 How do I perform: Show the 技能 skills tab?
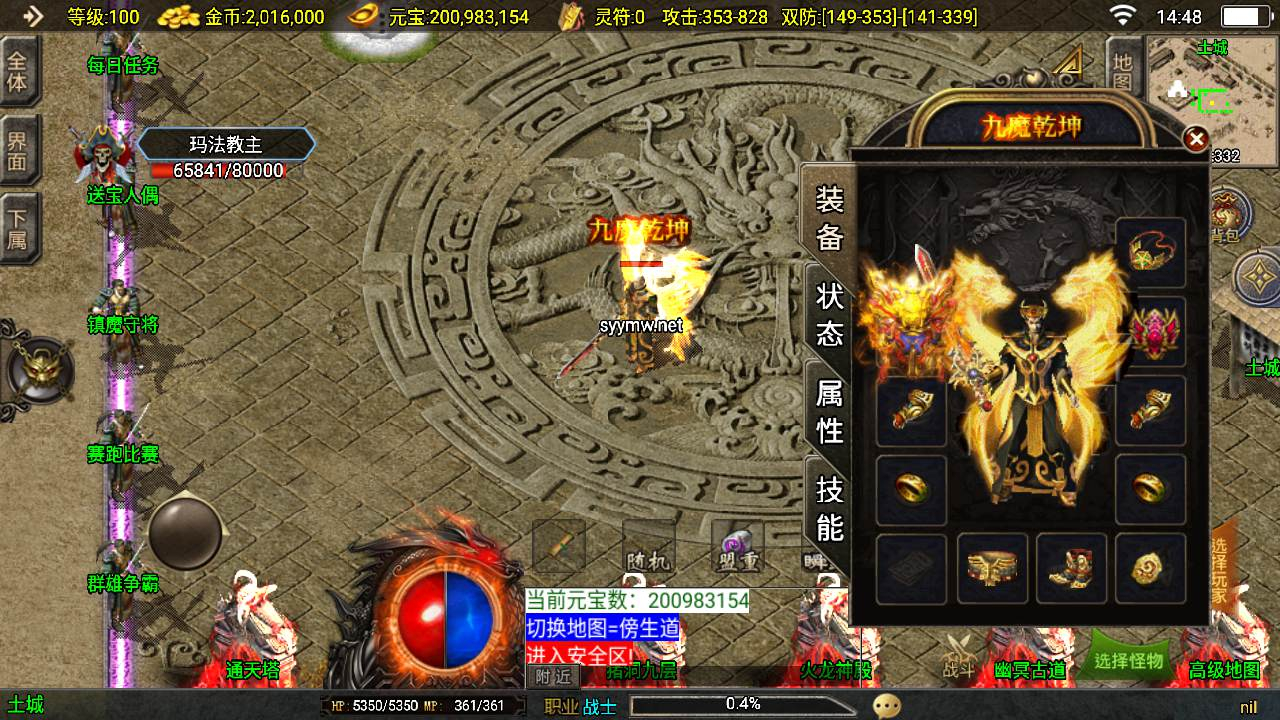[829, 507]
